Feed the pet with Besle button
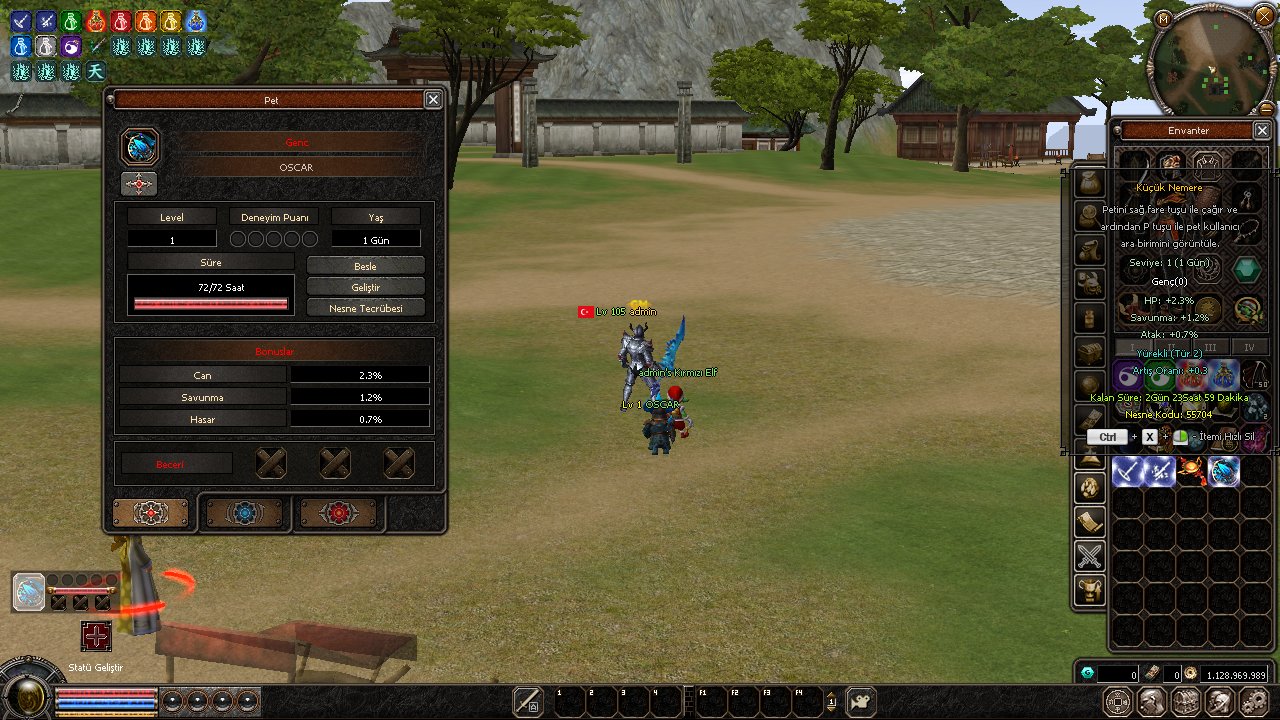 pyautogui.click(x=365, y=266)
